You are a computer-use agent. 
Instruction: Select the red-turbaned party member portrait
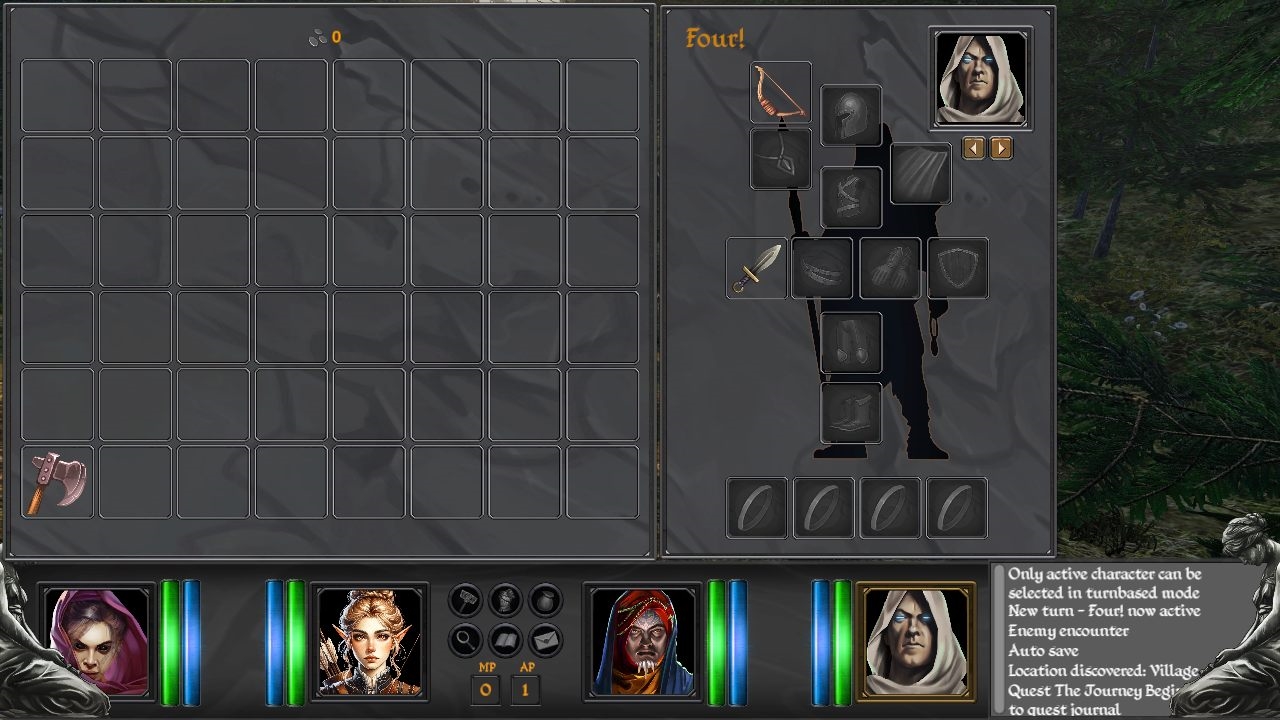pyautogui.click(x=642, y=642)
